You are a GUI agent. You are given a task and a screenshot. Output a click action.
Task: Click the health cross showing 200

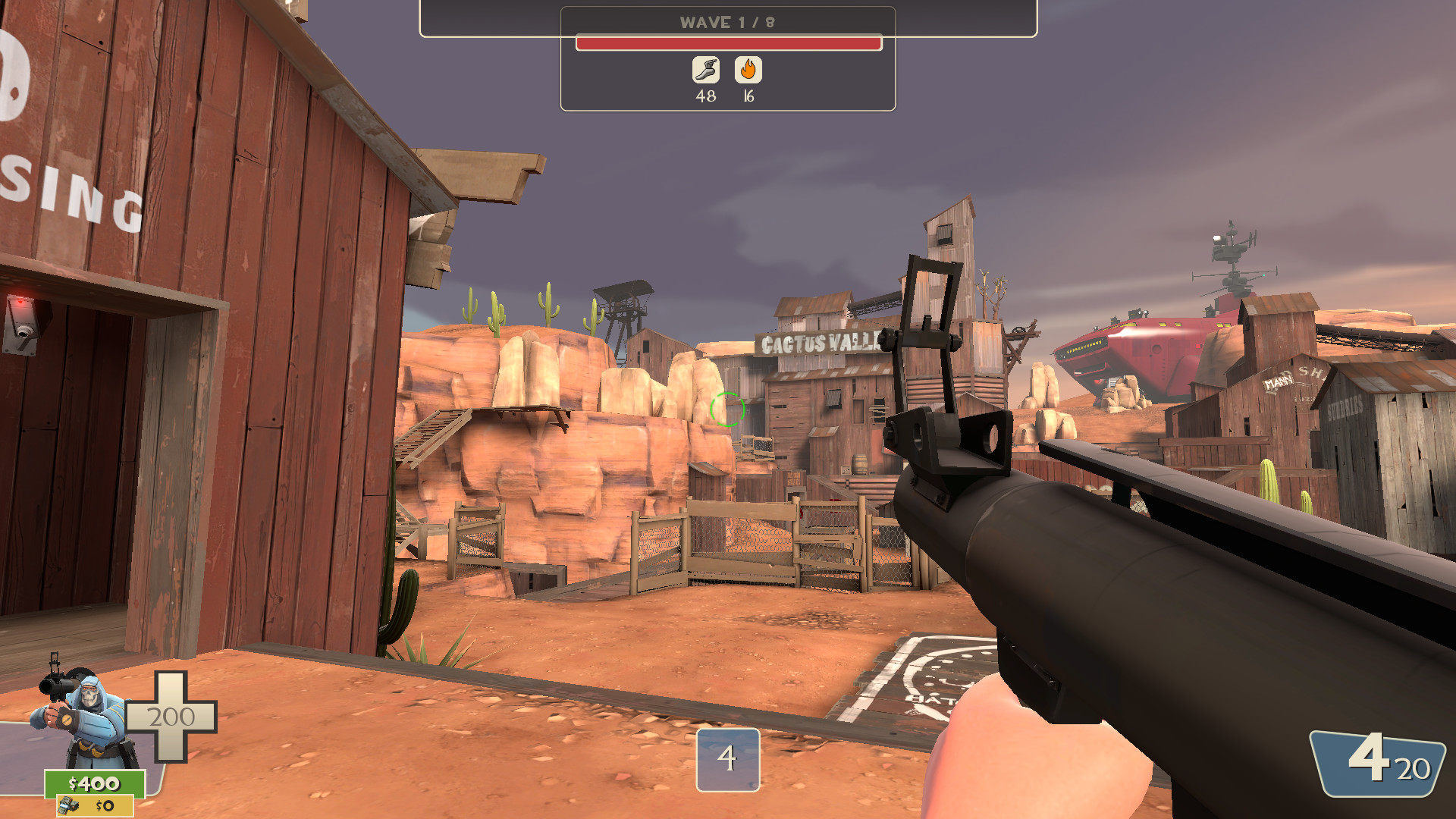[x=172, y=717]
